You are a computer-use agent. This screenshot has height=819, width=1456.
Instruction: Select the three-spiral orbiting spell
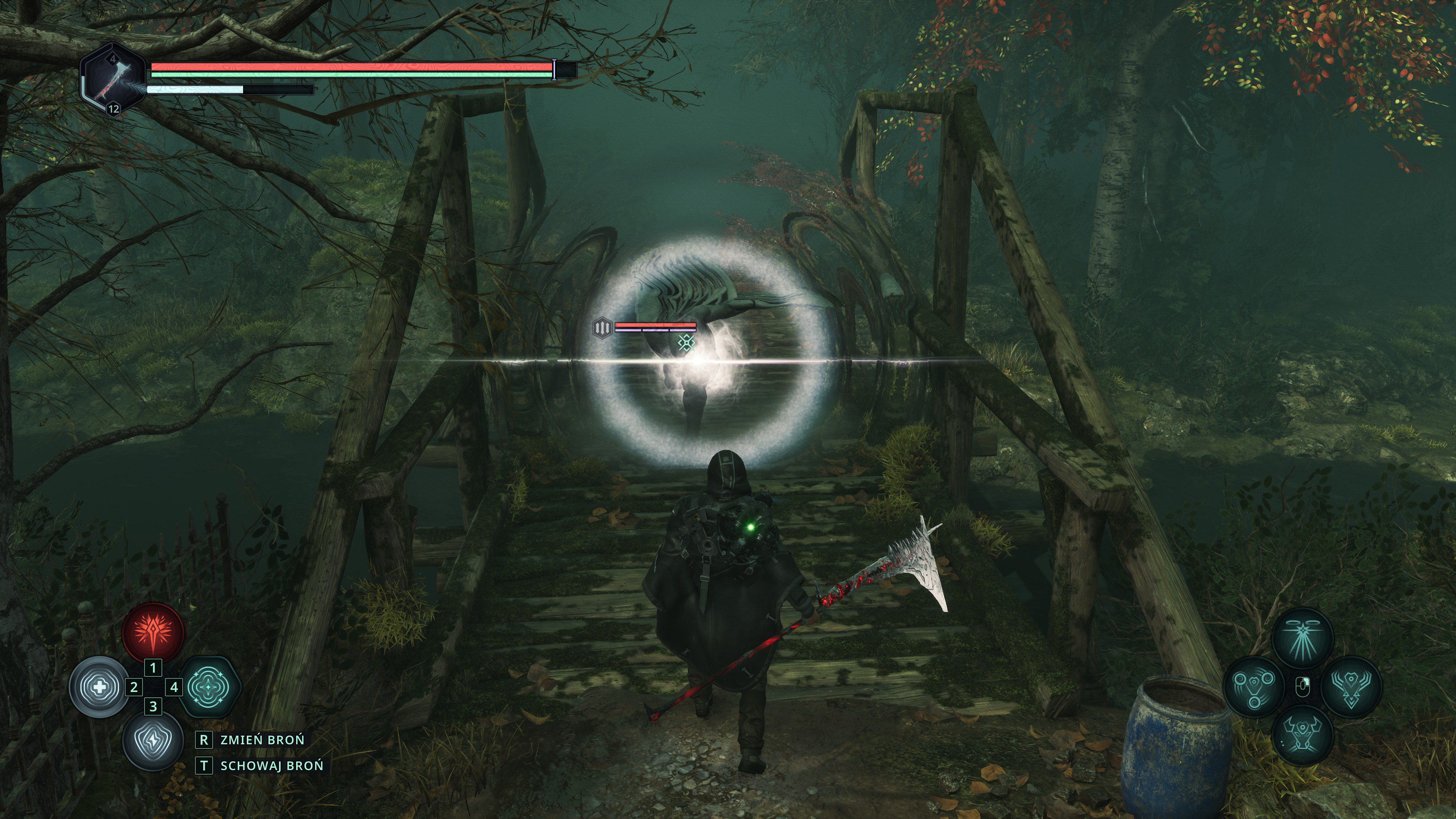(x=1254, y=687)
